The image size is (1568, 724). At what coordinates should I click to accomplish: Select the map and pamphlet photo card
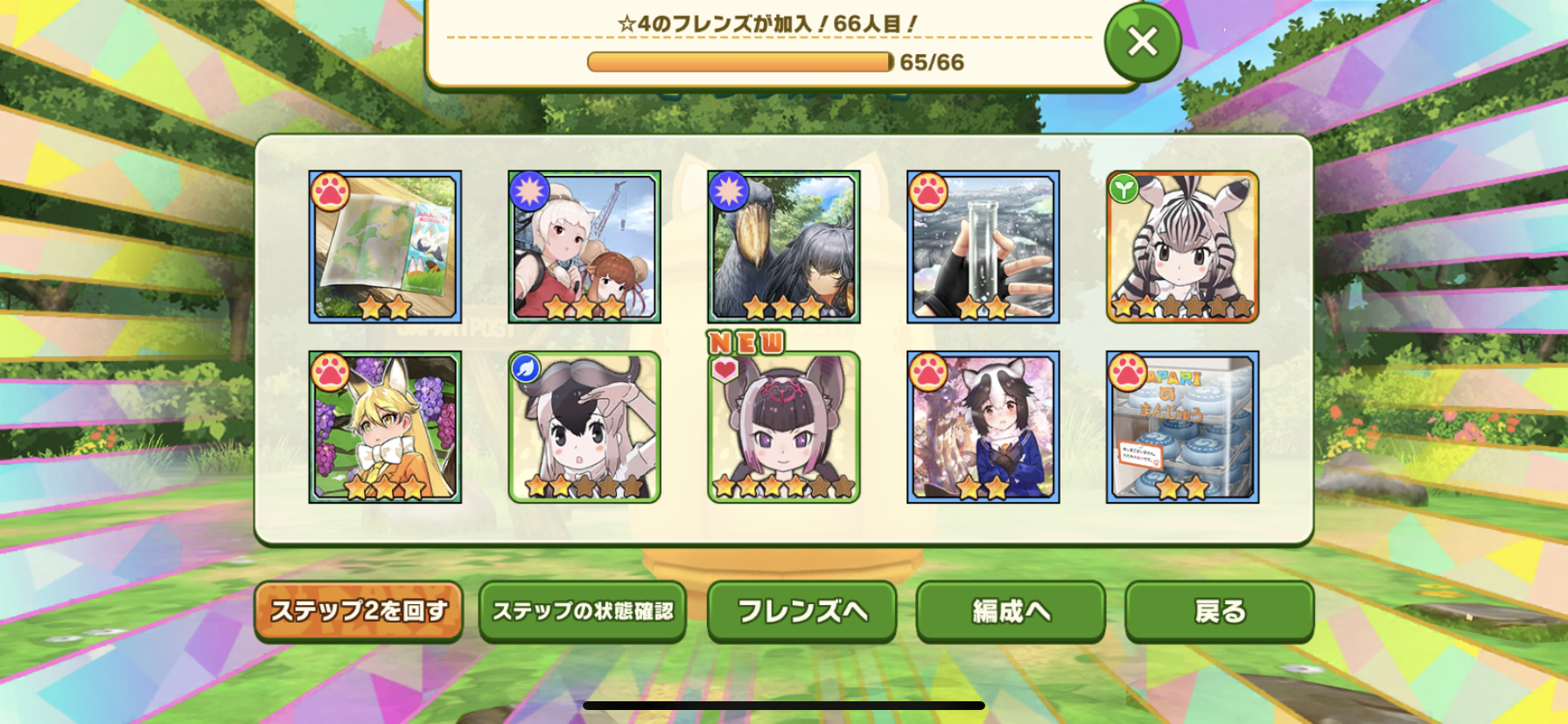[x=385, y=247]
